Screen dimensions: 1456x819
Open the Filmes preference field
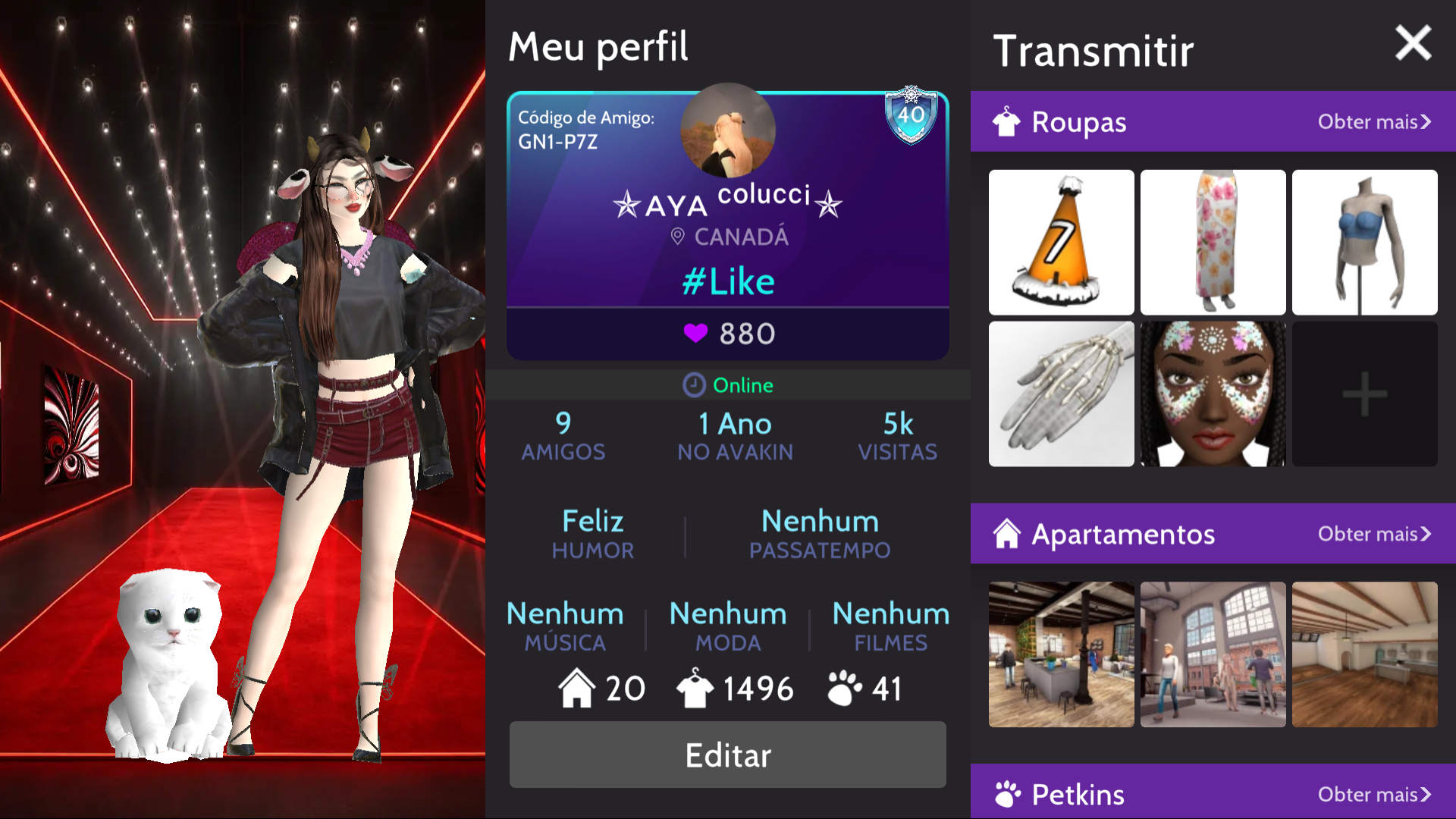890,626
